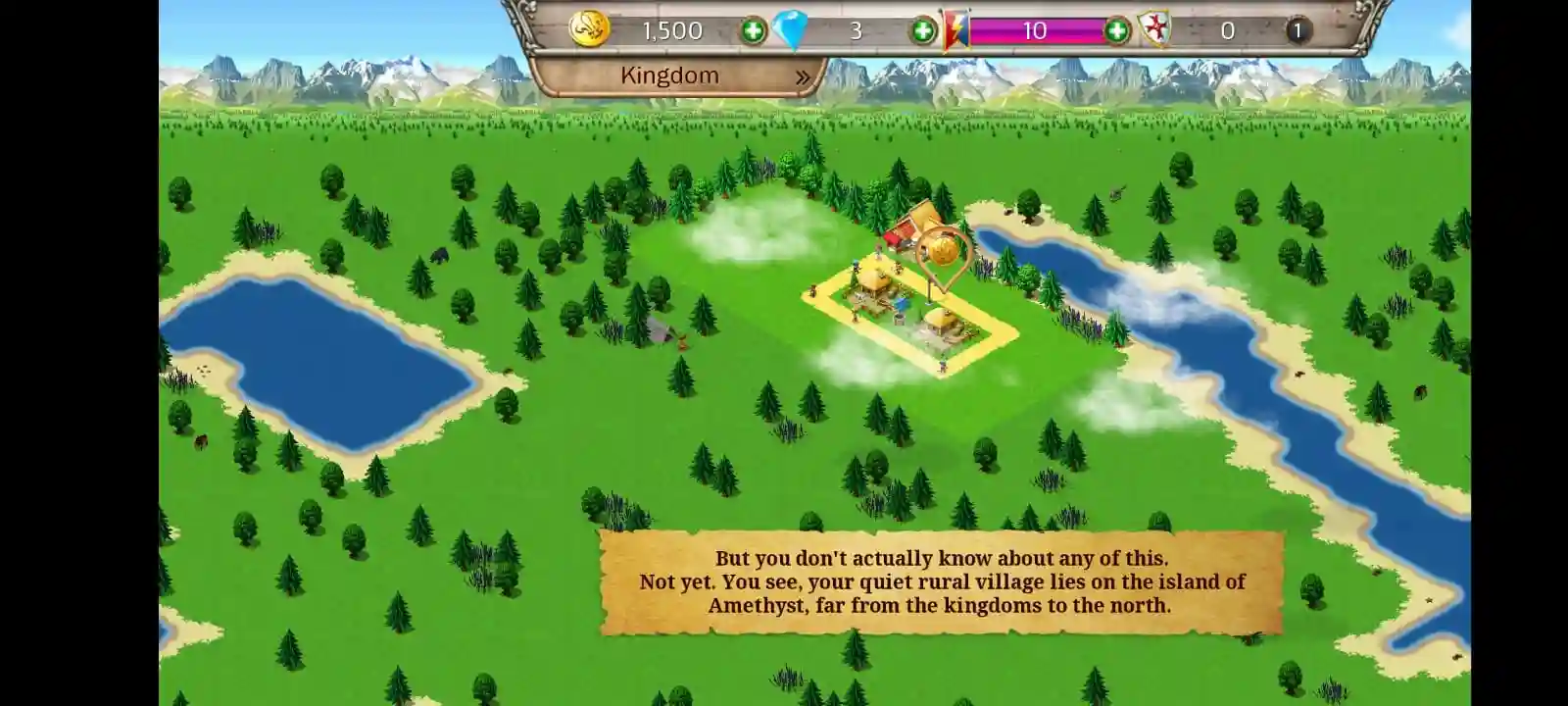Click the green plus next to the energy bar
Screen dimensions: 1568x706
pyautogui.click(x=1116, y=30)
